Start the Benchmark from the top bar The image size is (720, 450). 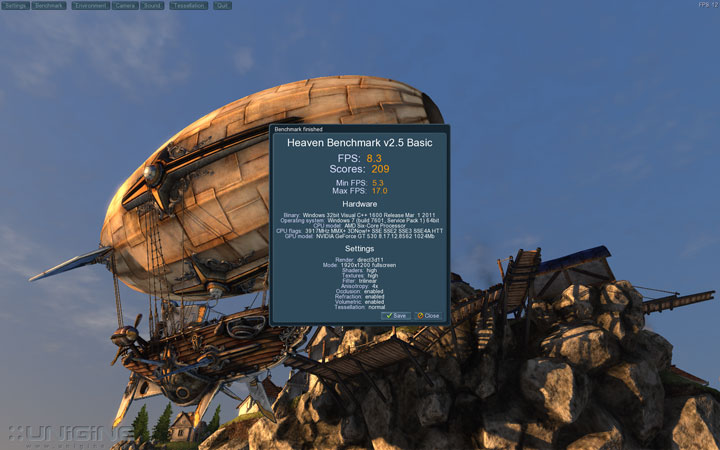pyautogui.click(x=49, y=5)
